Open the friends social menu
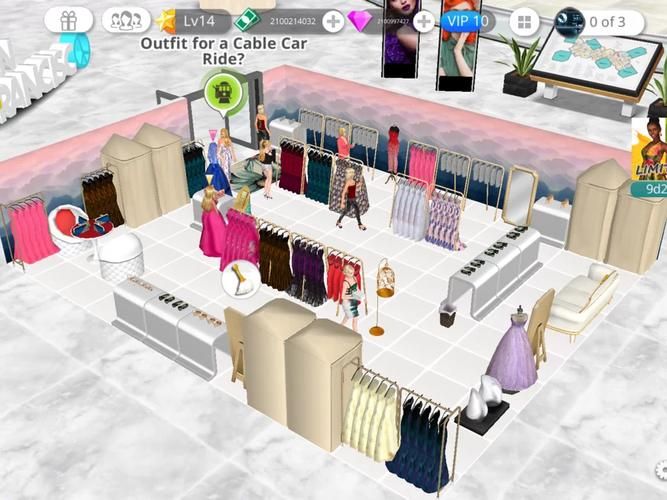 coord(125,20)
